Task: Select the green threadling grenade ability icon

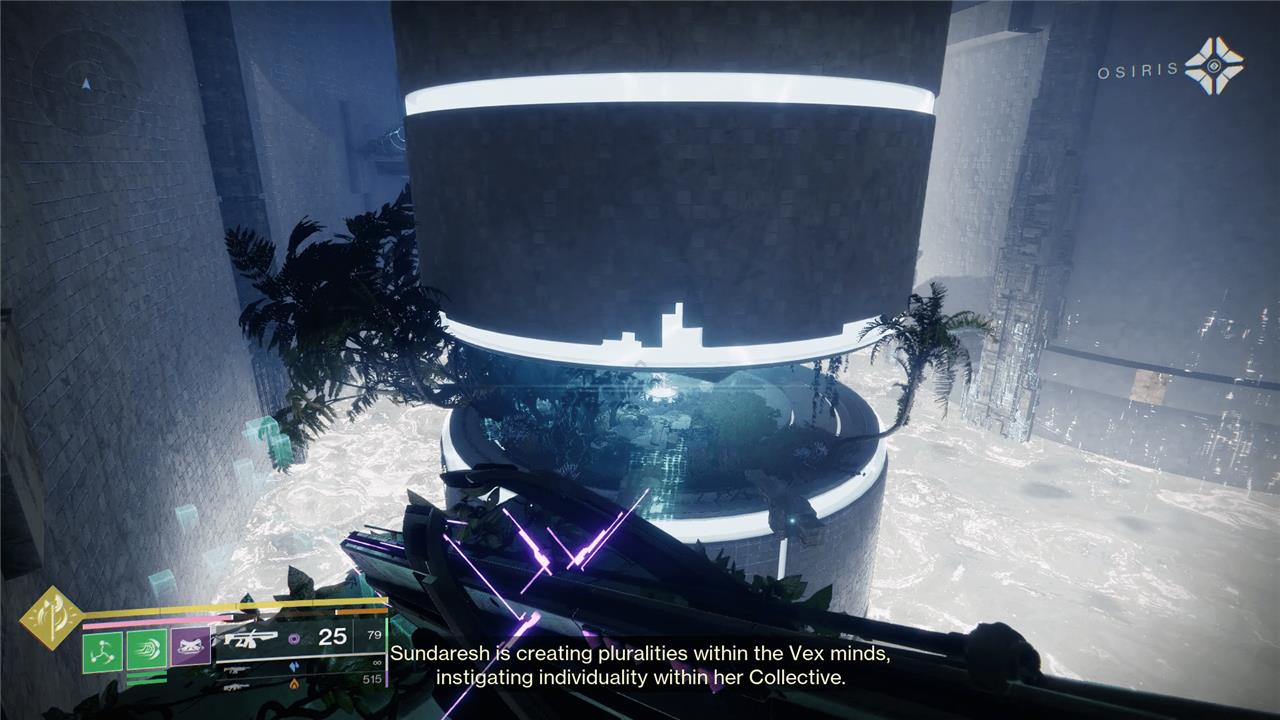Action: (x=102, y=651)
